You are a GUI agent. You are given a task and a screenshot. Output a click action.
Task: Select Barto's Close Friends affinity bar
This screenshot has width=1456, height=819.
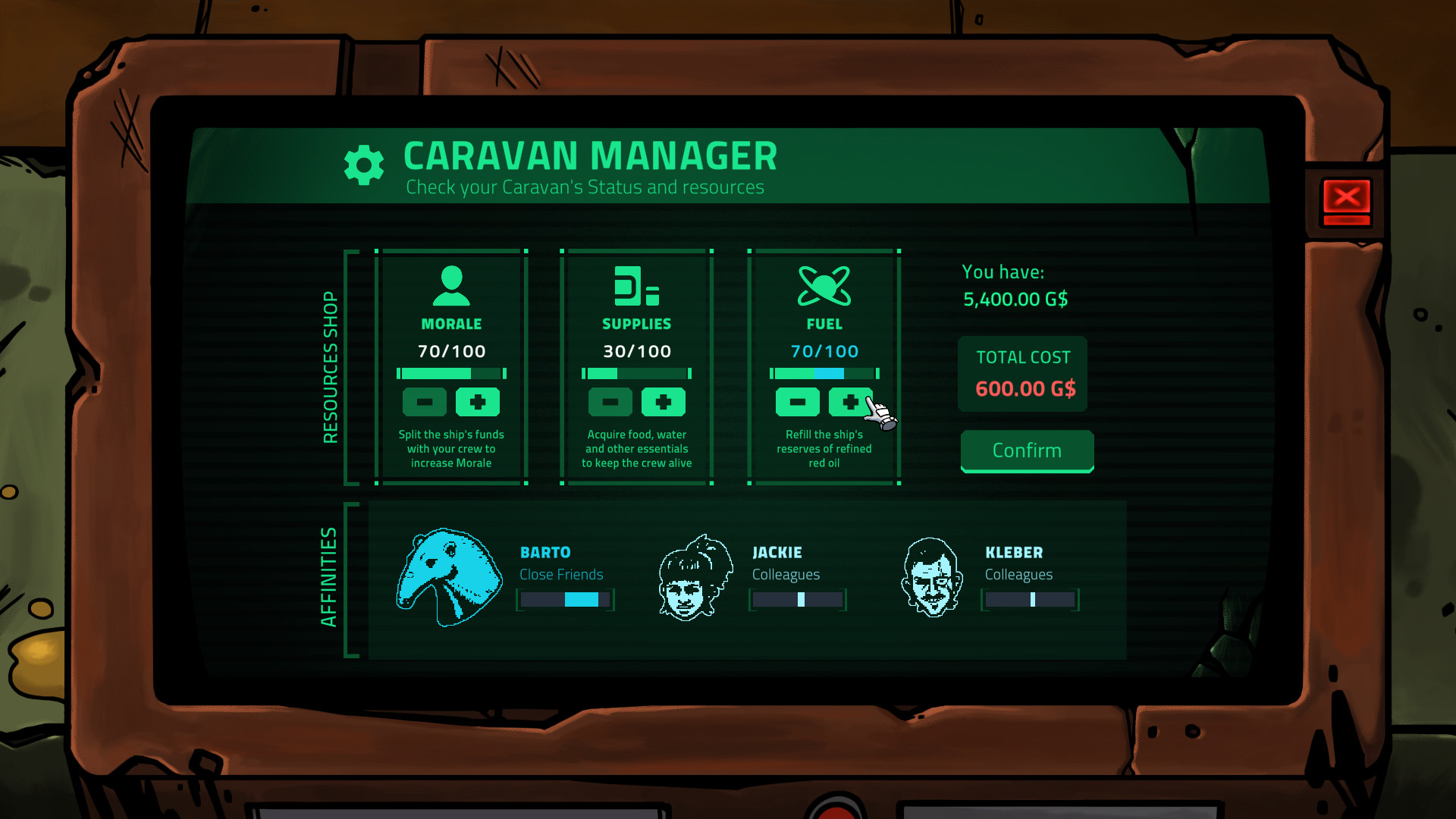tap(565, 600)
